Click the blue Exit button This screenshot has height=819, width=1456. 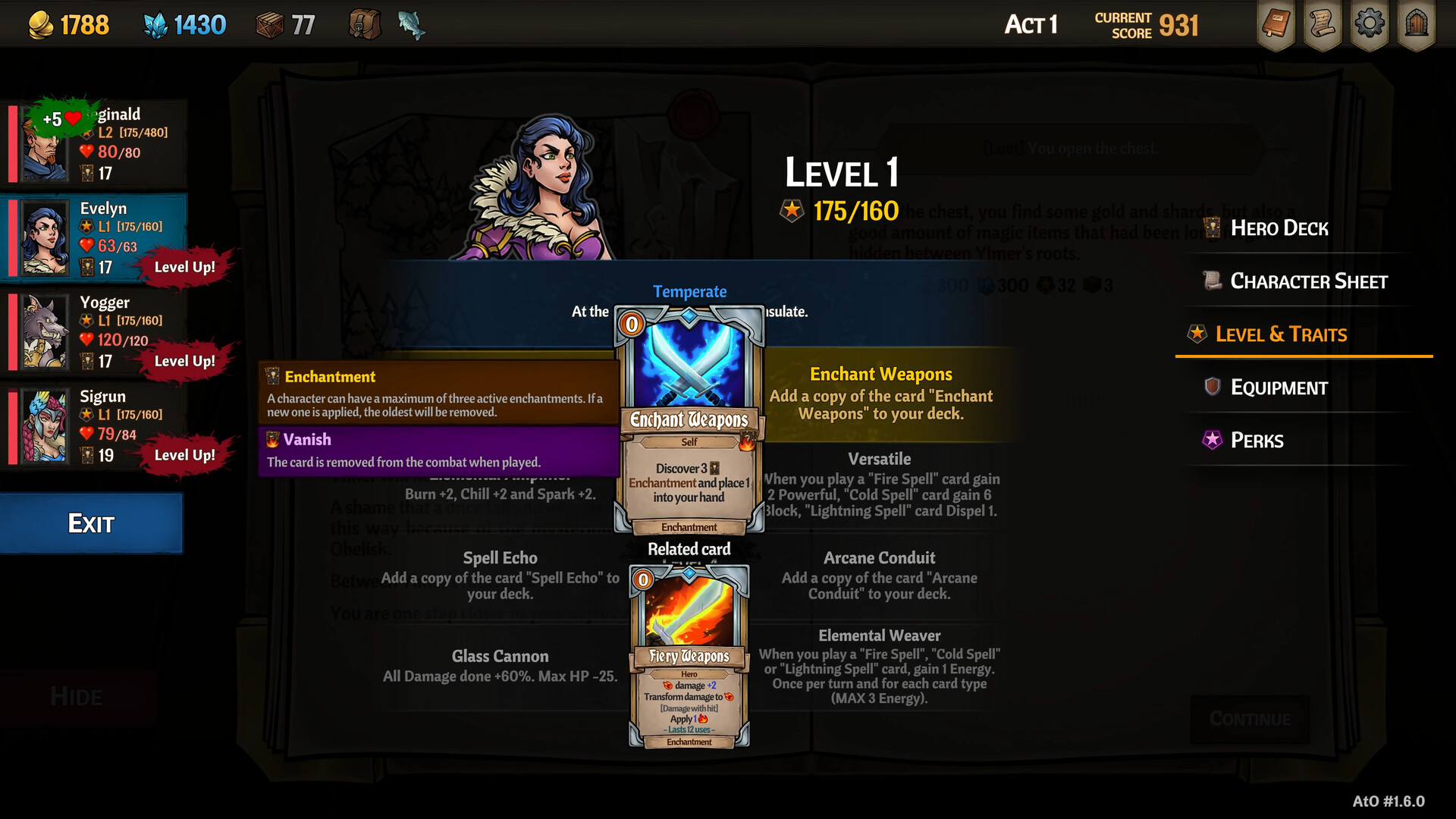tap(91, 523)
